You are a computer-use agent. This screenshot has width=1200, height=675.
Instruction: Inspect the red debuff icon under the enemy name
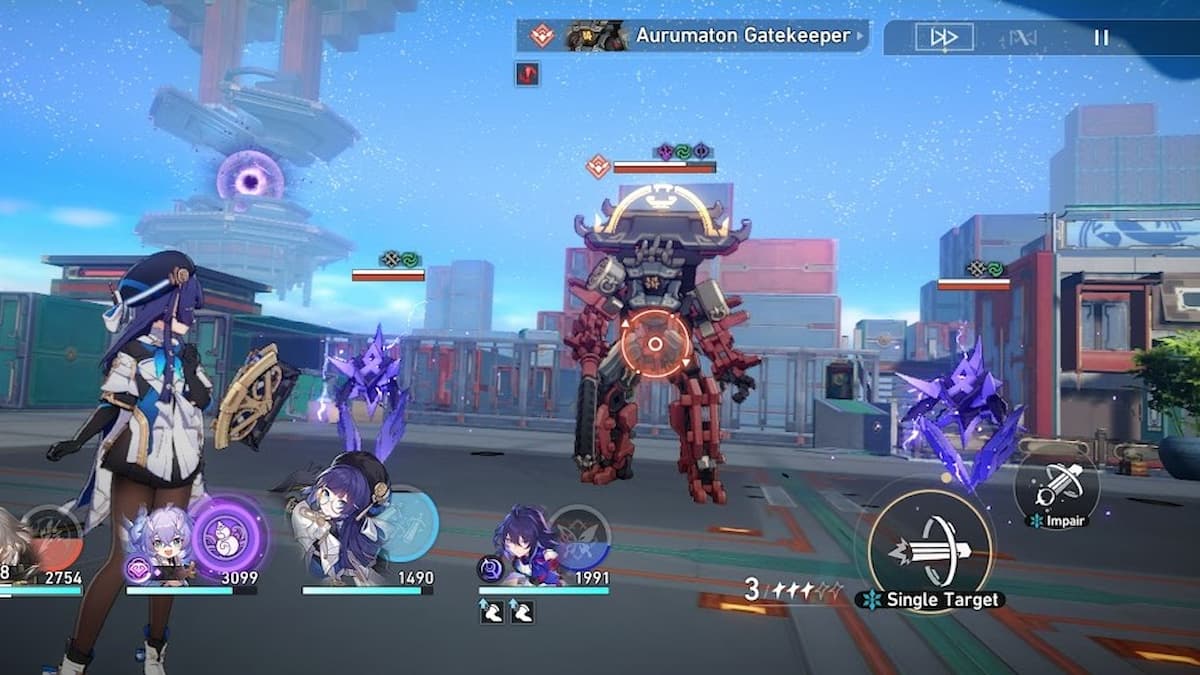pos(527,73)
